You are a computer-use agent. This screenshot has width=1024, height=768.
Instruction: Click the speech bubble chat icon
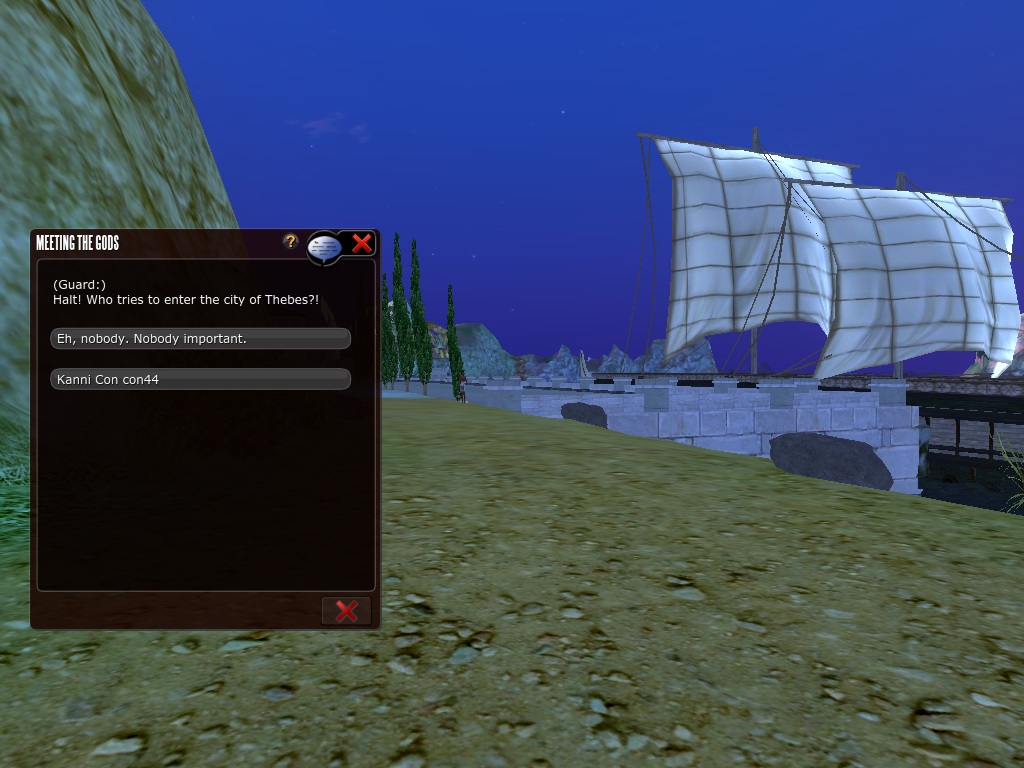click(323, 246)
